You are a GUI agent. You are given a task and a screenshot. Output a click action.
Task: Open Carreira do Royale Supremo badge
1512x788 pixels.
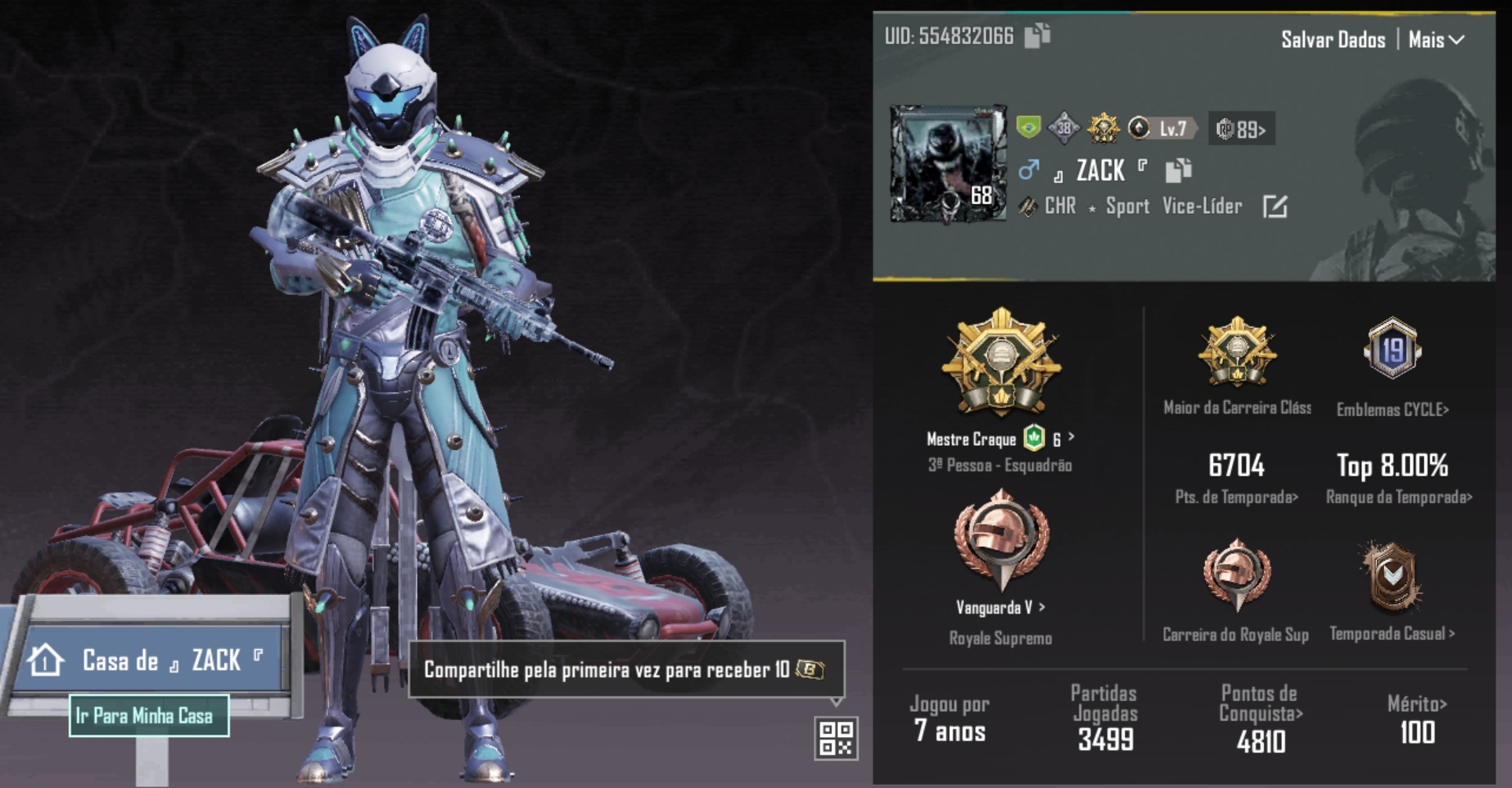pos(1236,577)
